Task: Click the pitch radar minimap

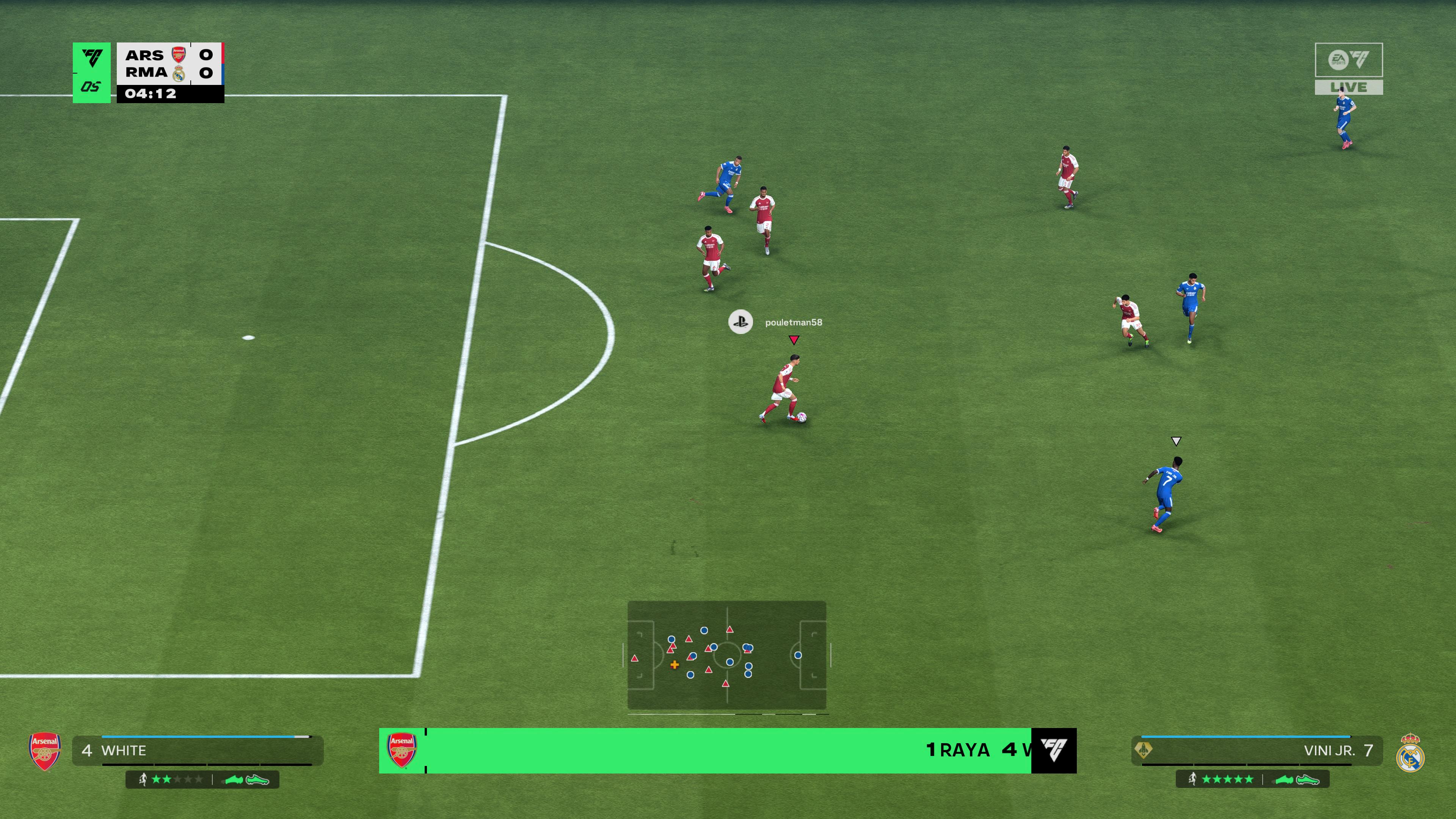Action: [x=727, y=655]
